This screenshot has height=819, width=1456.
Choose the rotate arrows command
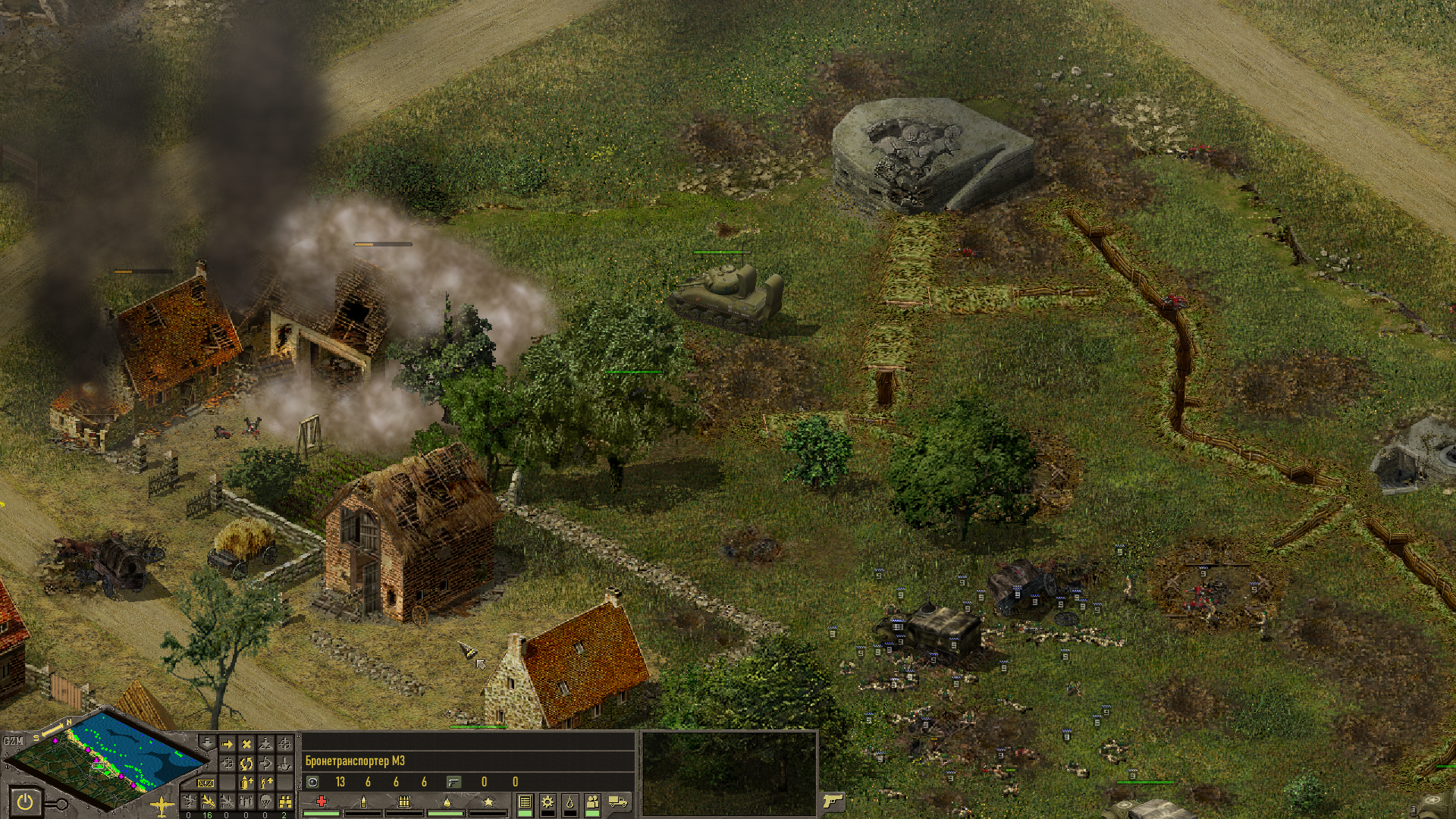point(246,763)
